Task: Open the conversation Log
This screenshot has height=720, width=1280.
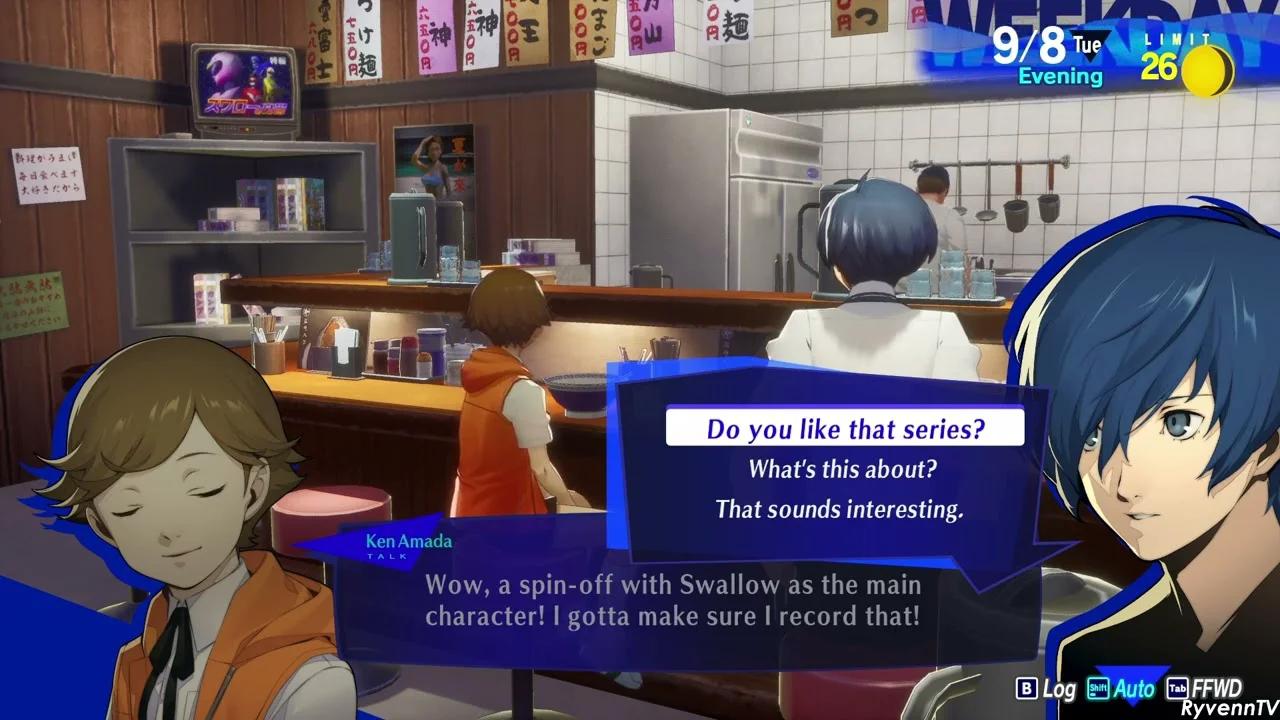Action: (1057, 689)
